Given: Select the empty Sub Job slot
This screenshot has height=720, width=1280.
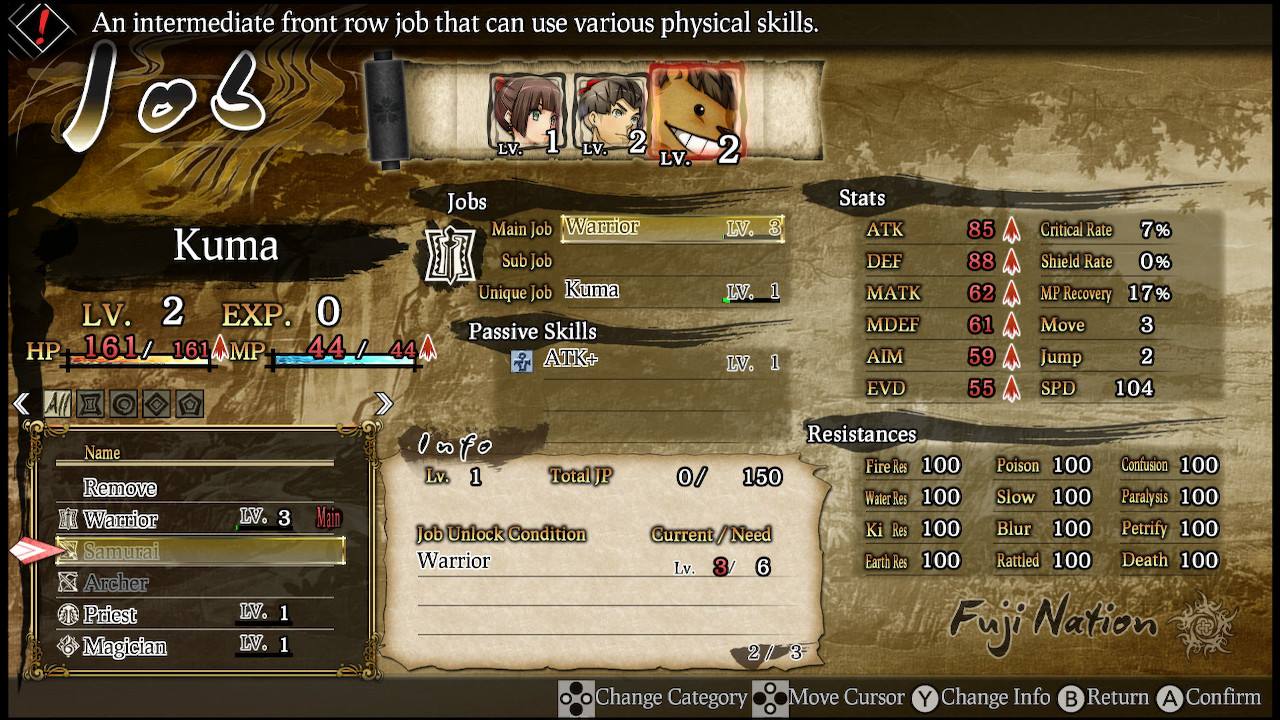Looking at the screenshot, I should point(671,261).
